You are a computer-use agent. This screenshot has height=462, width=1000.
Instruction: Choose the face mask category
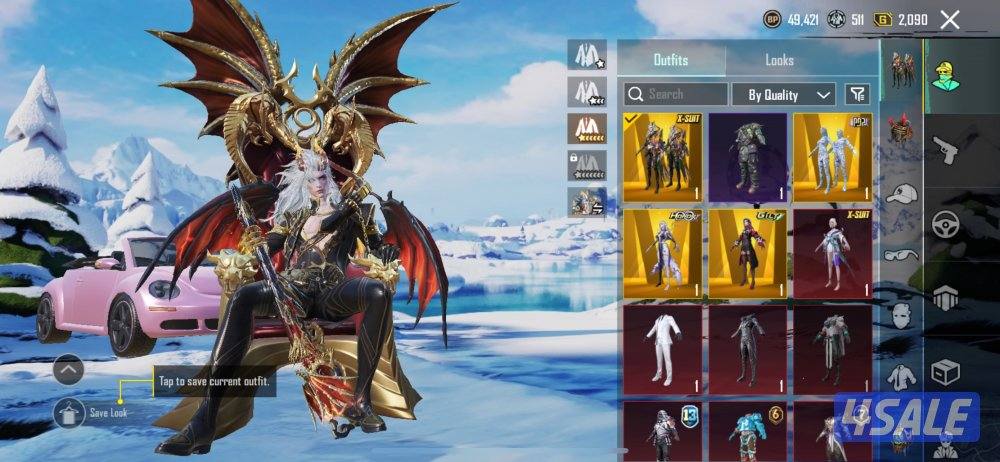[902, 317]
